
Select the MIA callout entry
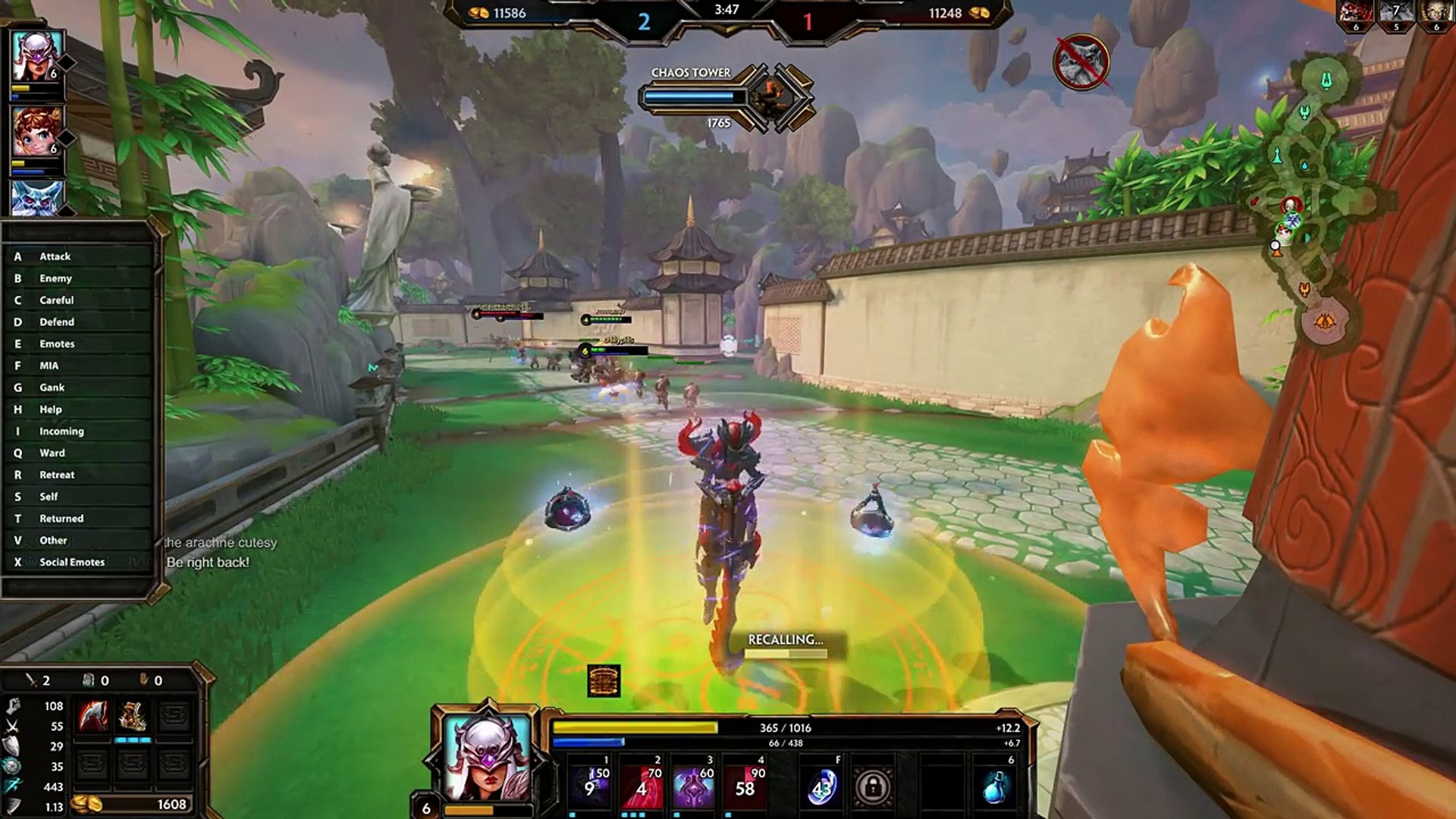(x=49, y=366)
